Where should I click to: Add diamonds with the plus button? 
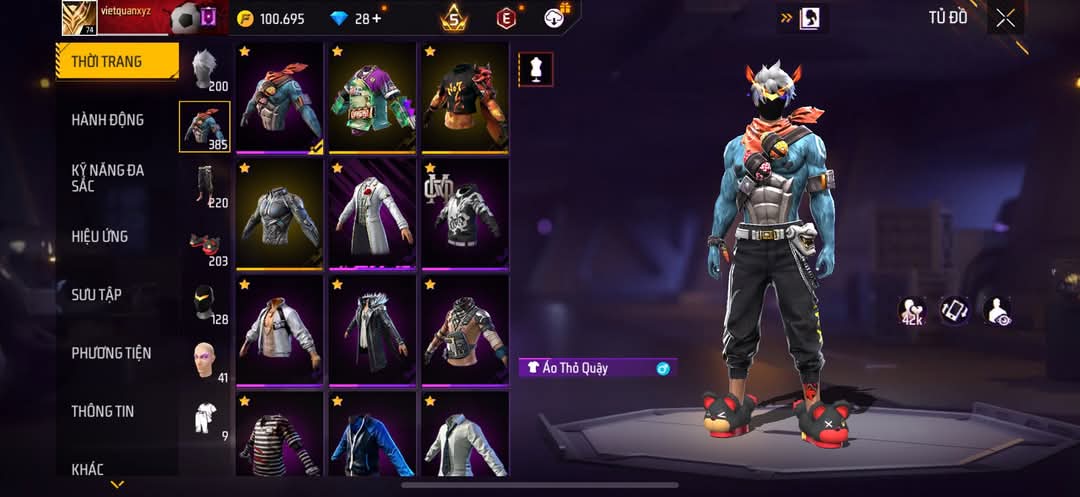[376, 18]
